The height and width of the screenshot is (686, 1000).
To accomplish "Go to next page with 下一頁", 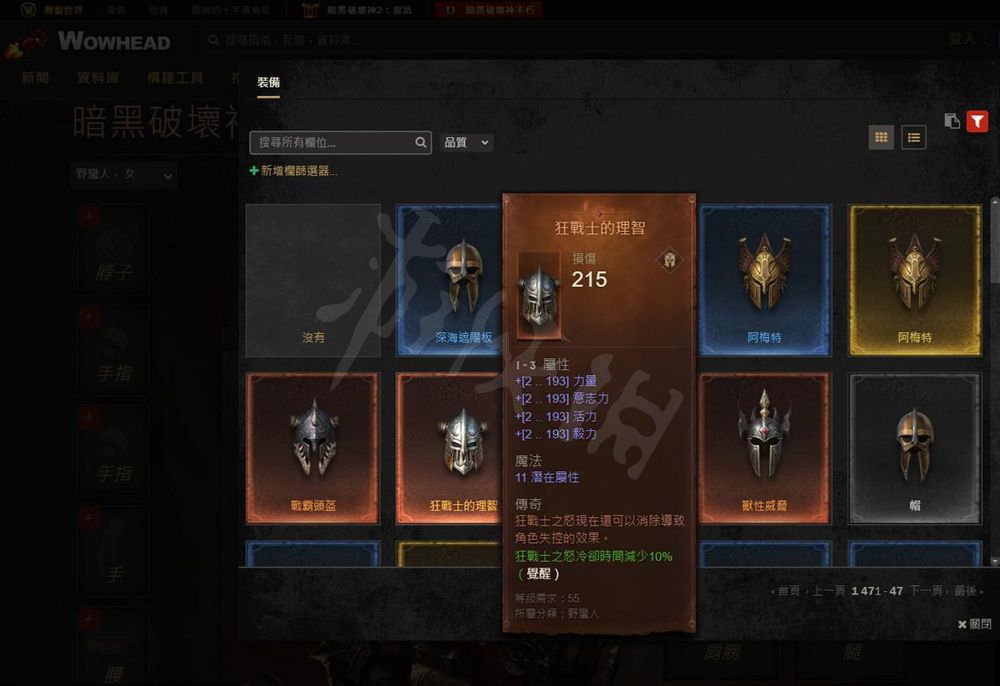I will click(925, 591).
